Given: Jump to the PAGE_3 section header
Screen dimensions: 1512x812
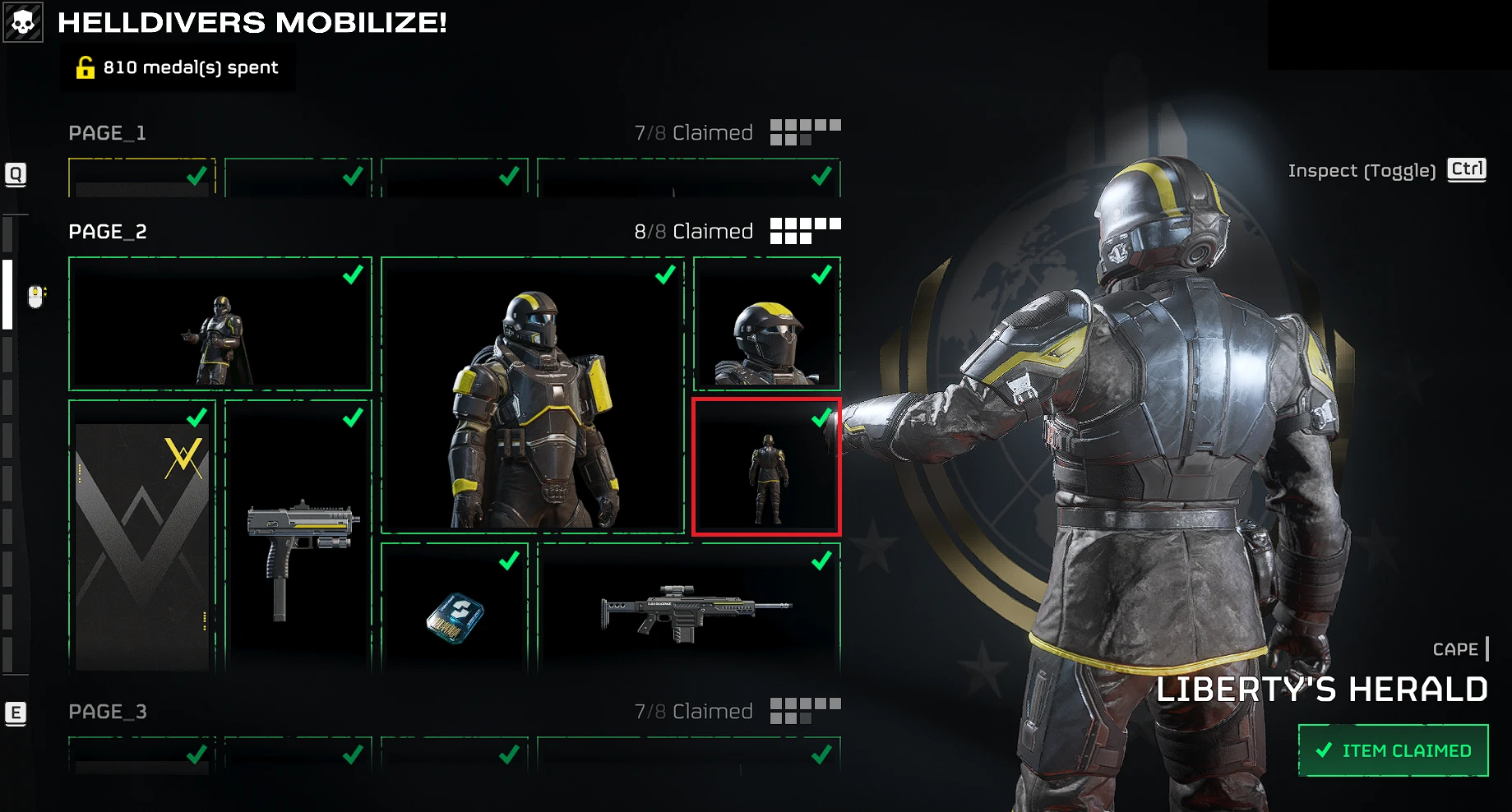Looking at the screenshot, I should point(108,712).
